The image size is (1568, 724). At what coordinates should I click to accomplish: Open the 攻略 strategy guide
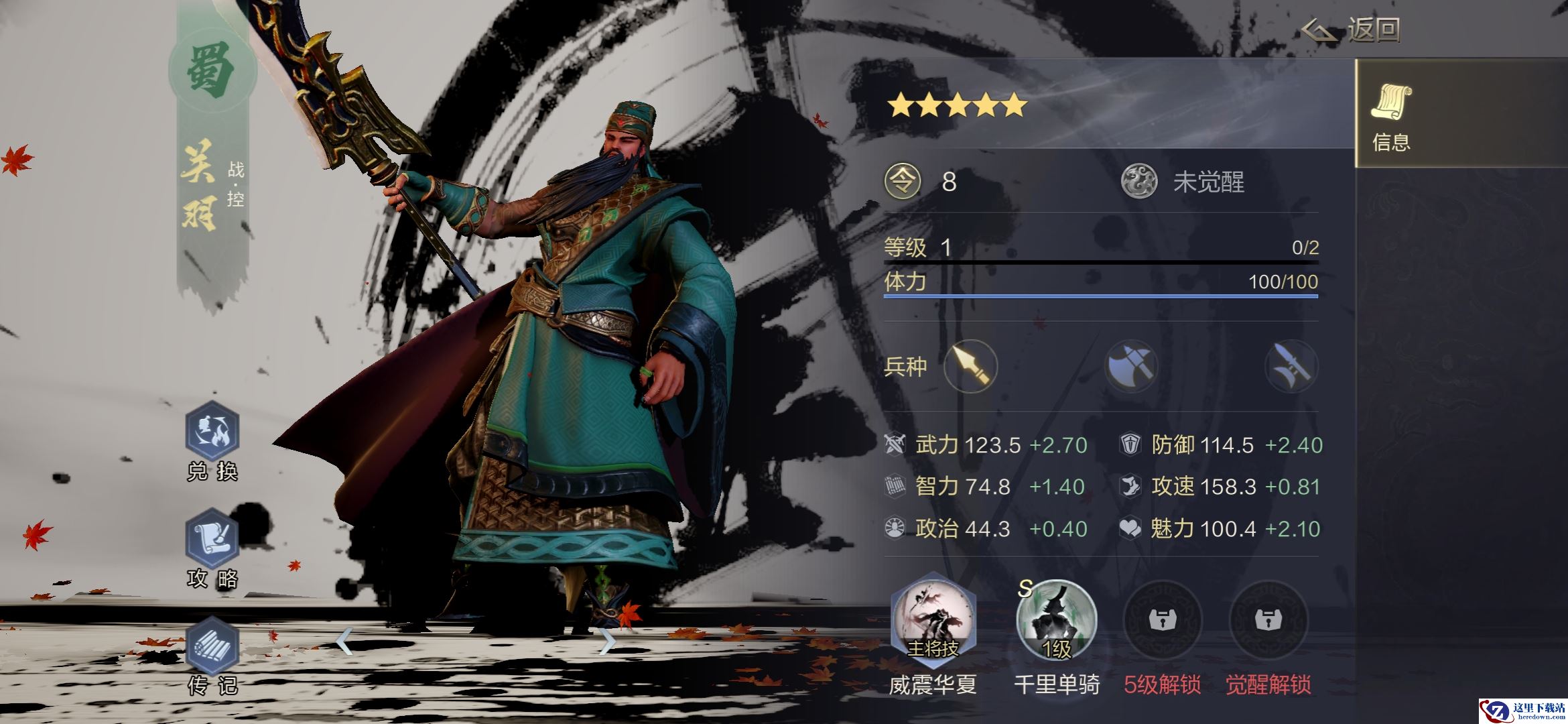click(x=212, y=540)
